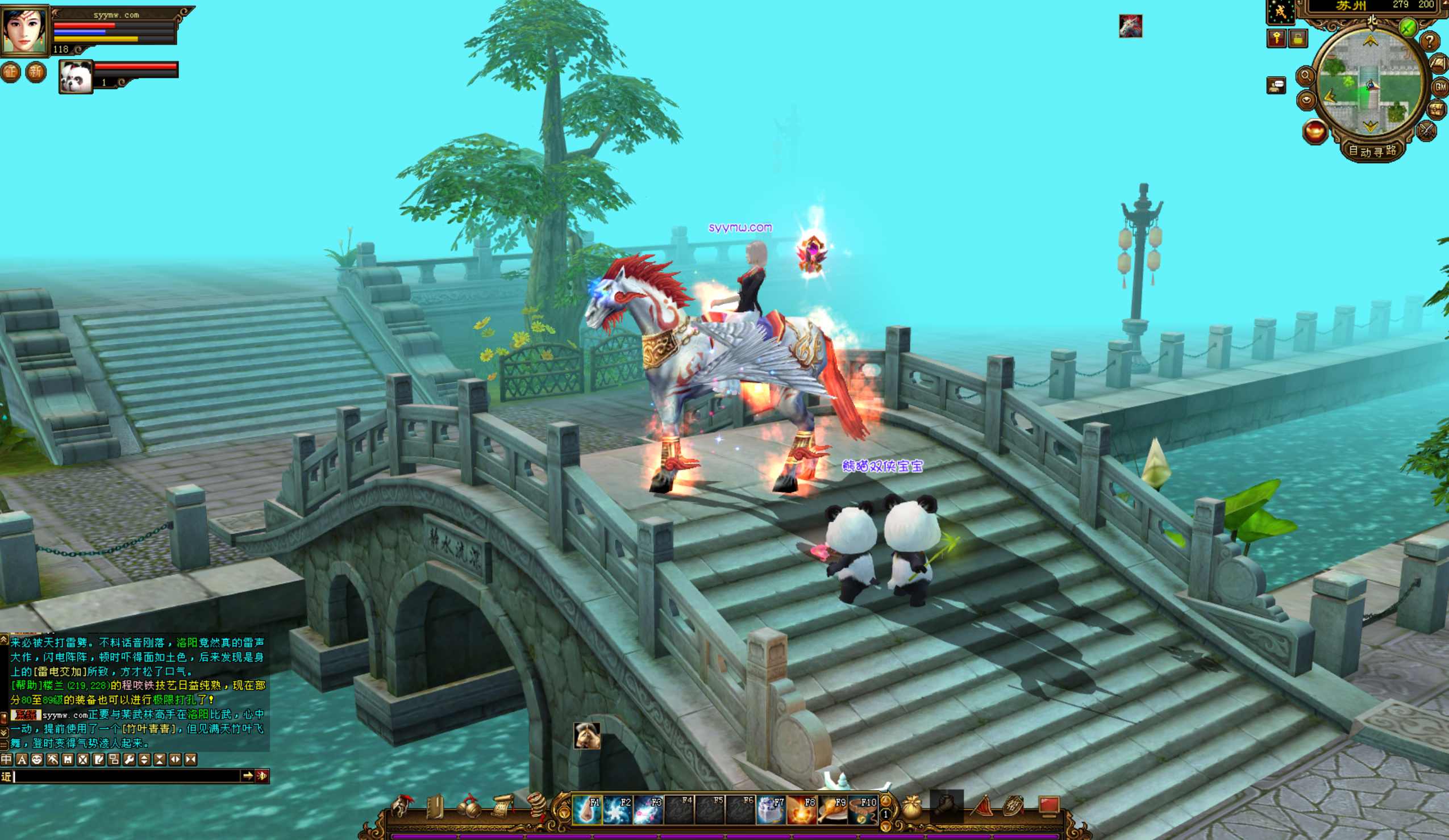The height and width of the screenshot is (840, 1449).
Task: Click the player character portrait
Action: (x=24, y=30)
